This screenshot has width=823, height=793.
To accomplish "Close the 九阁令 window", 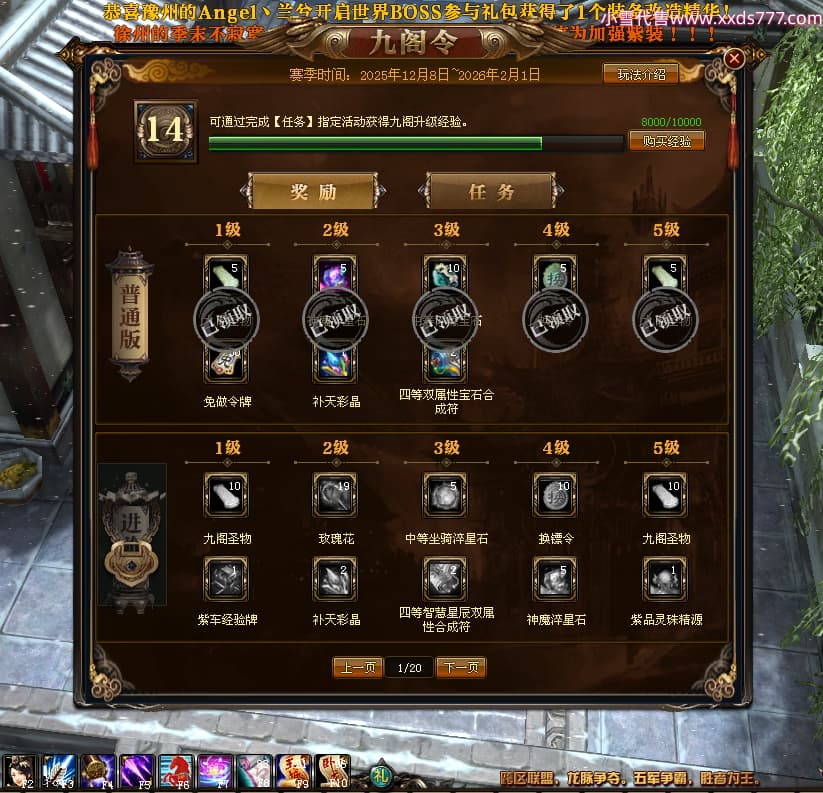I will (734, 59).
